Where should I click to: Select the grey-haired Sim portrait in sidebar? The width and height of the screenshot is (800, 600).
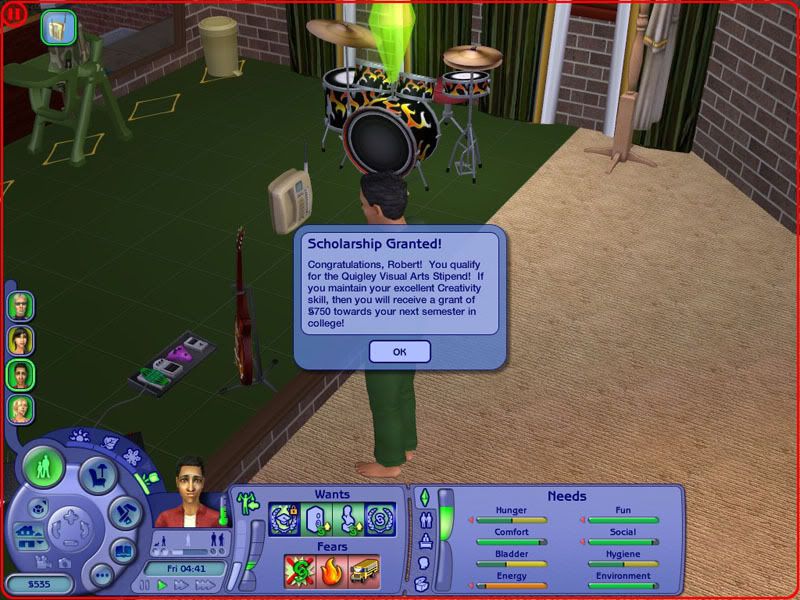click(20, 305)
